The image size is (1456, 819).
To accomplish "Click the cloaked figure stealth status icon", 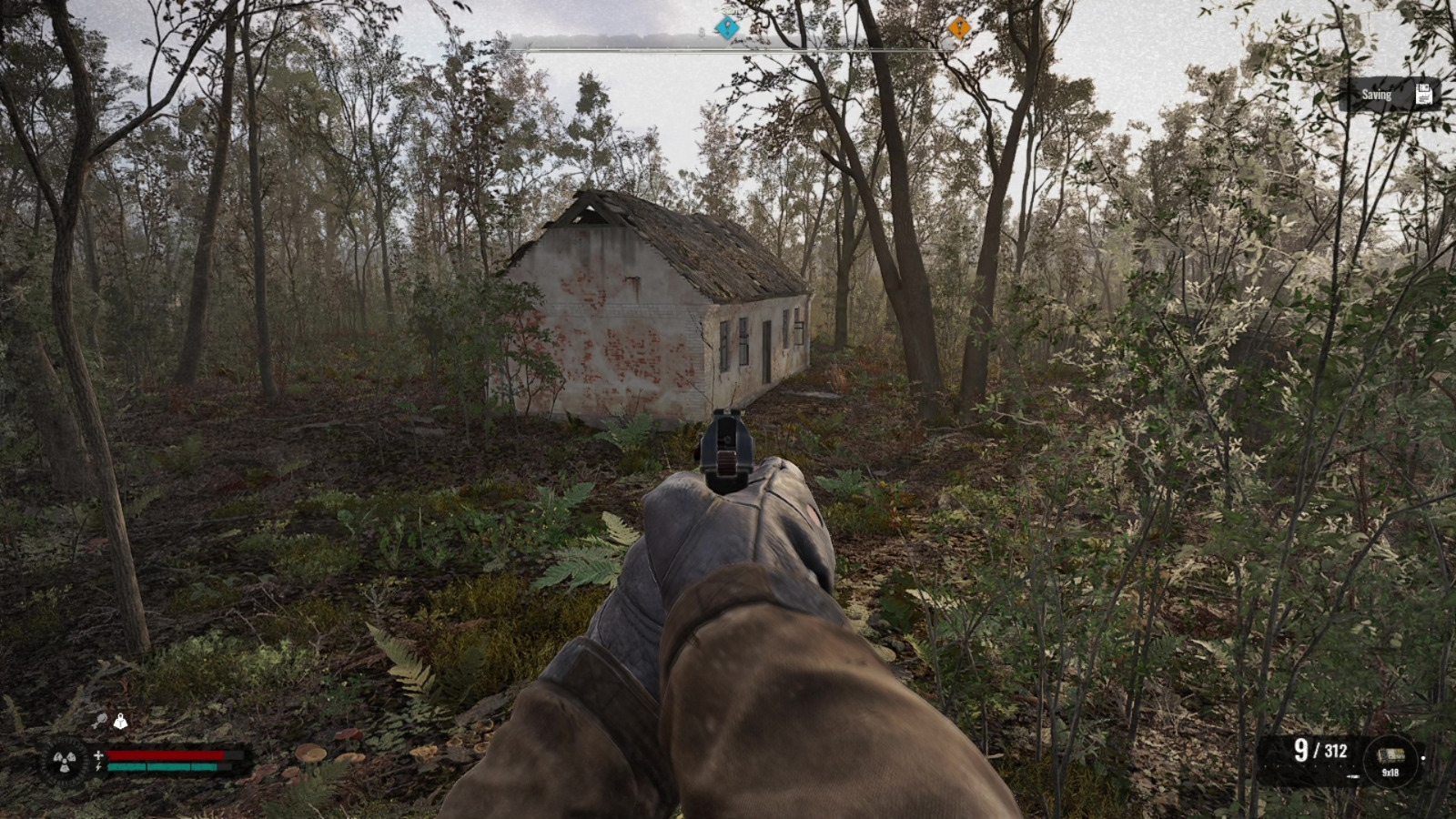I will (x=120, y=722).
